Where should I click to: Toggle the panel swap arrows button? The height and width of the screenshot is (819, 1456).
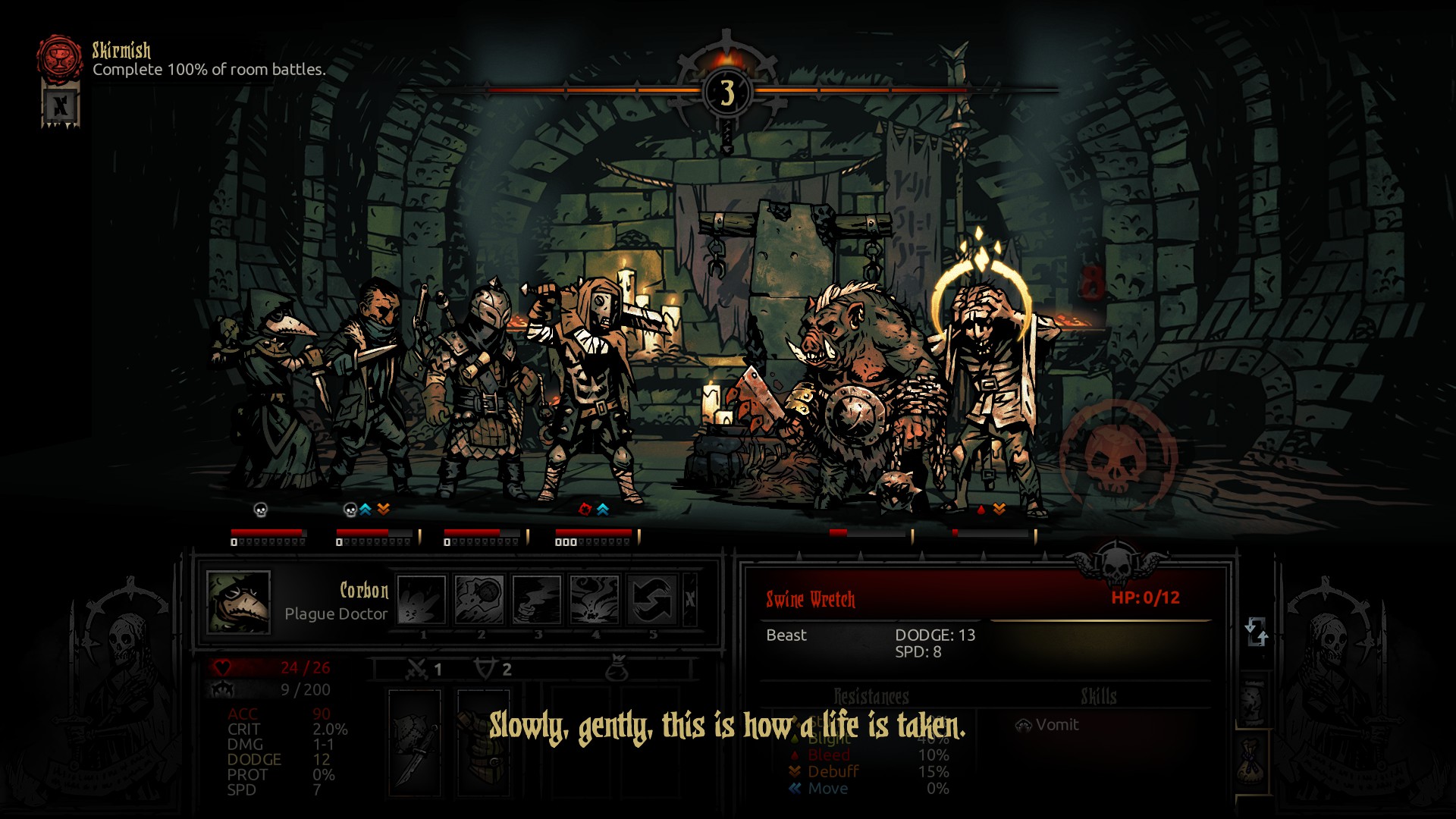coord(1256,631)
